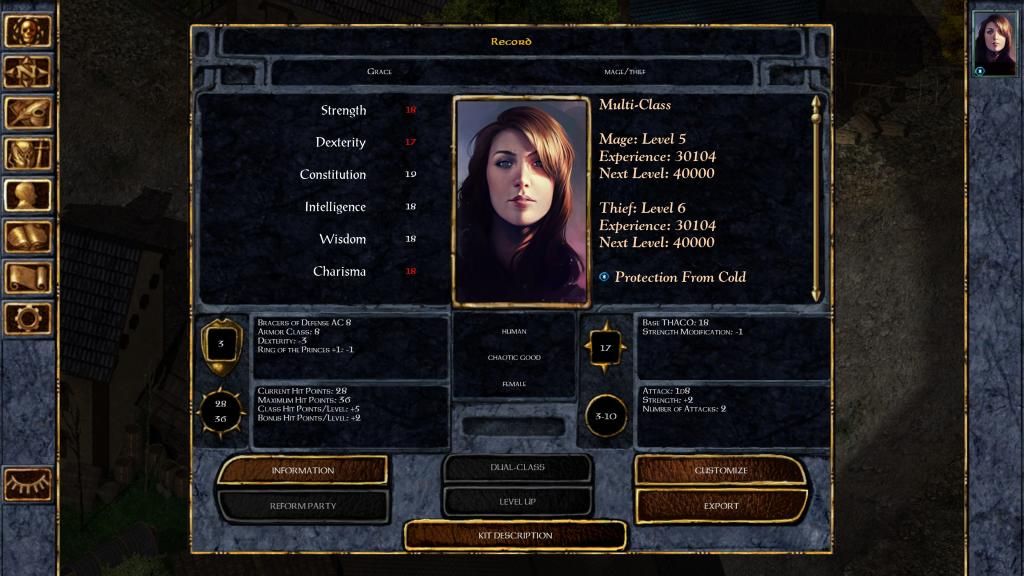This screenshot has height=576, width=1024.
Task: Open the priest scroll icon
Action: (x=28, y=277)
